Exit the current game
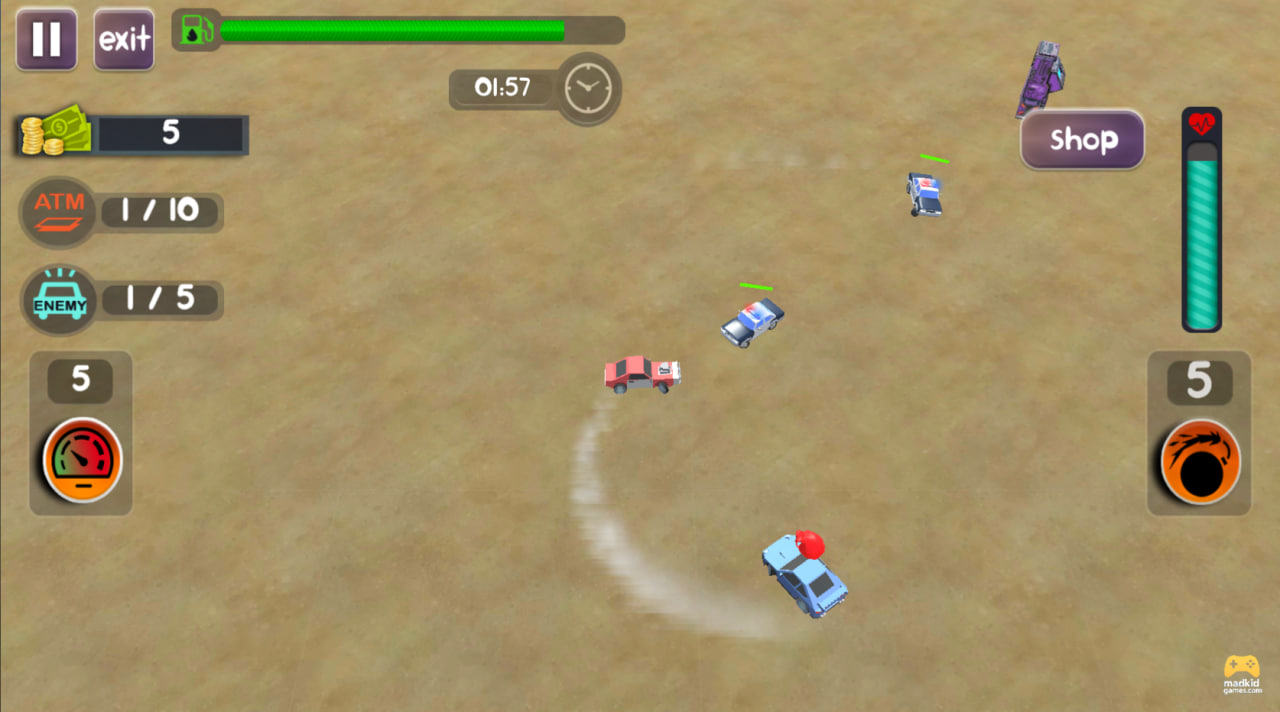 [x=124, y=39]
